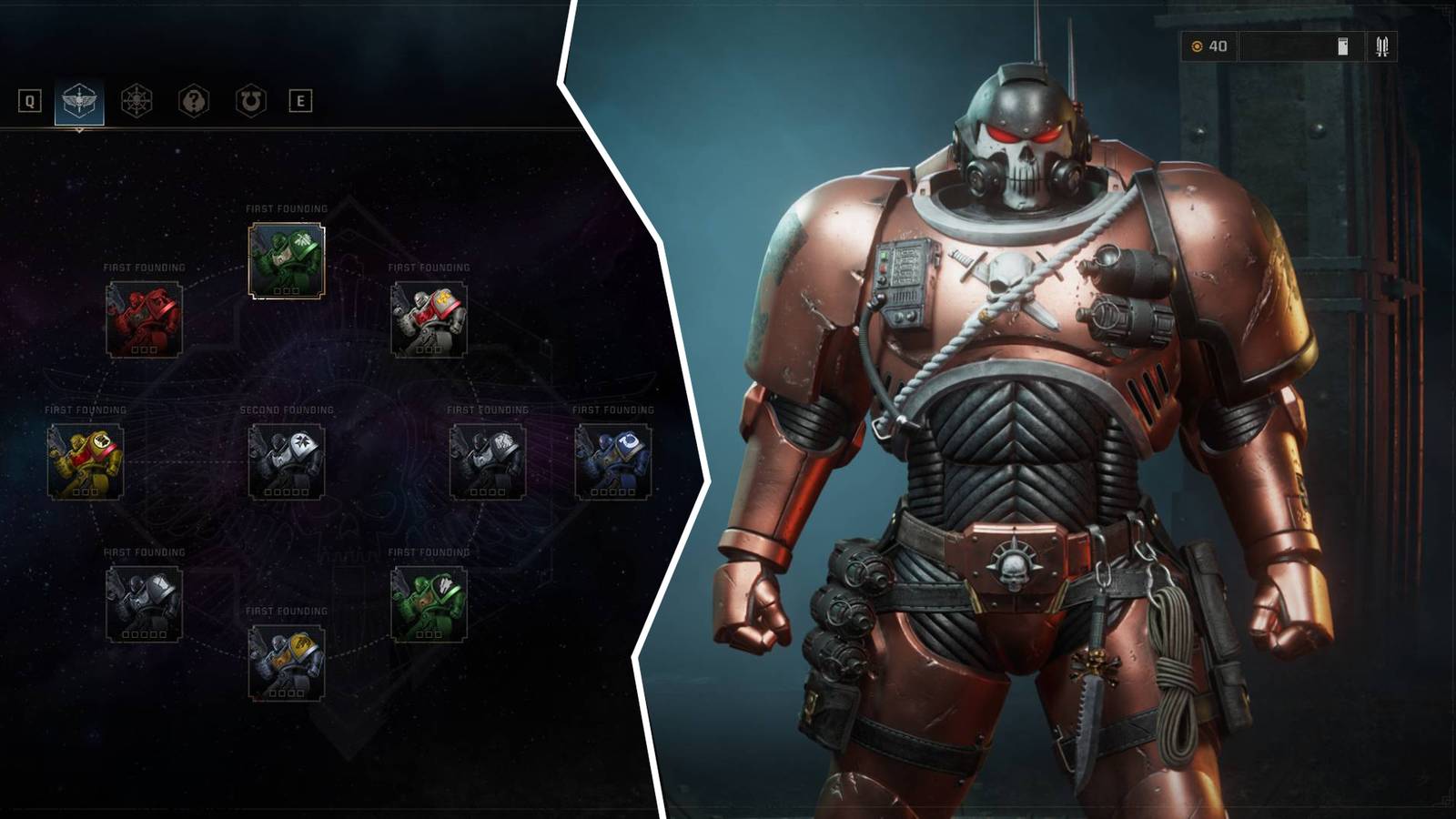Click the crossed swords icon in top right
The width and height of the screenshot is (1456, 819).
pyautogui.click(x=1383, y=48)
